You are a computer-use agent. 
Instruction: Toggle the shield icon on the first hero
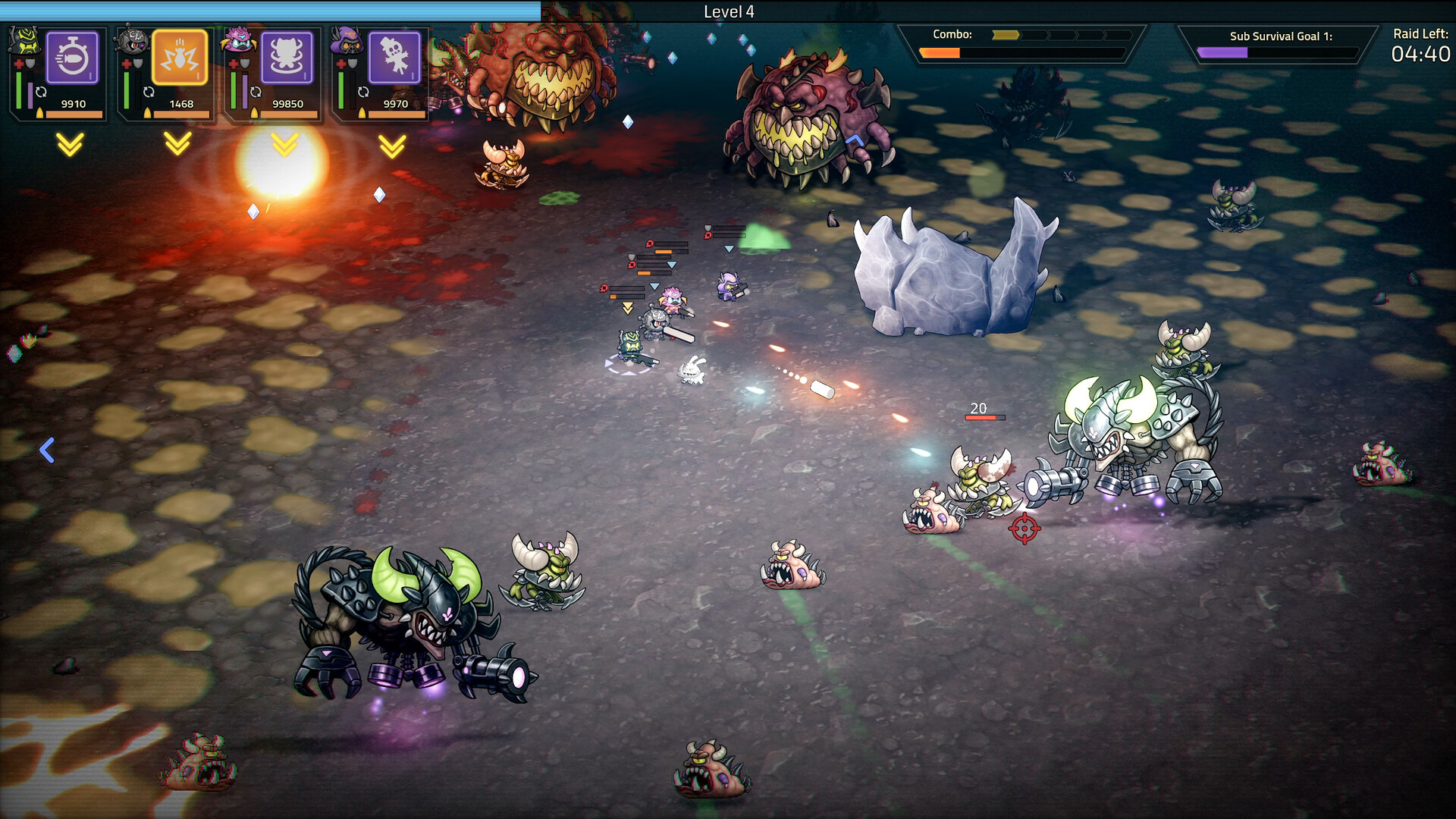[30, 64]
